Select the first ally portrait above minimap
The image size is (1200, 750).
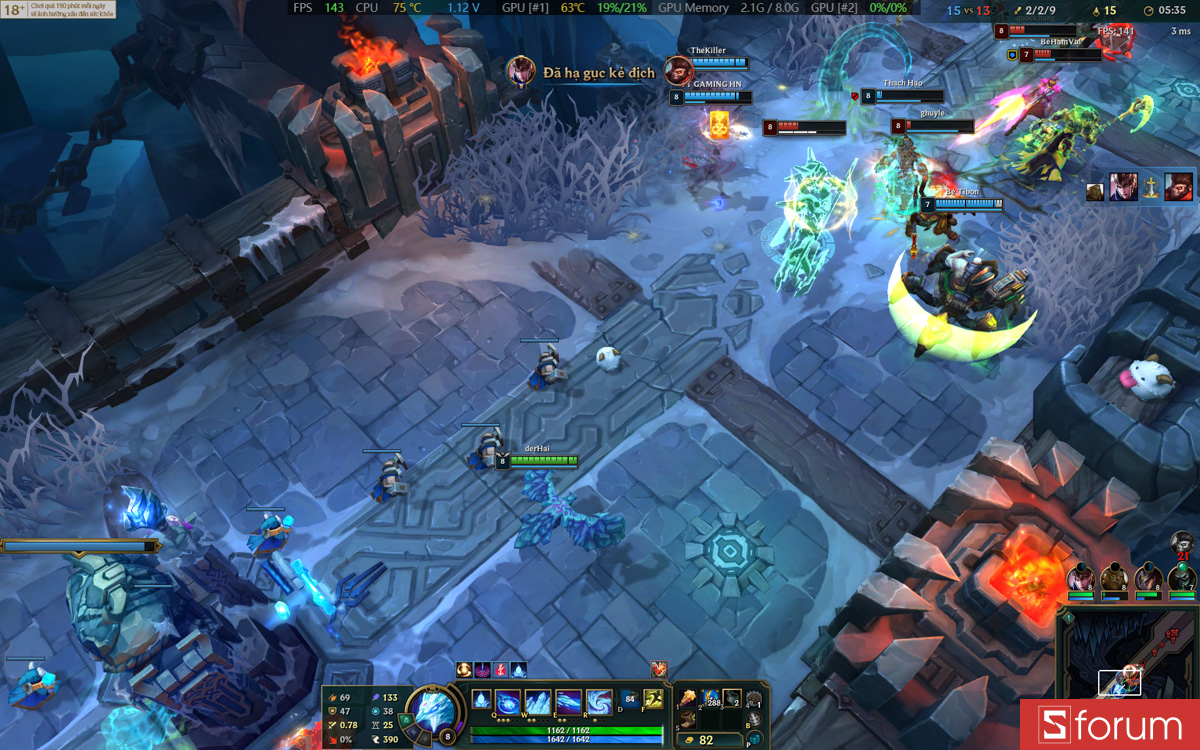click(1079, 578)
